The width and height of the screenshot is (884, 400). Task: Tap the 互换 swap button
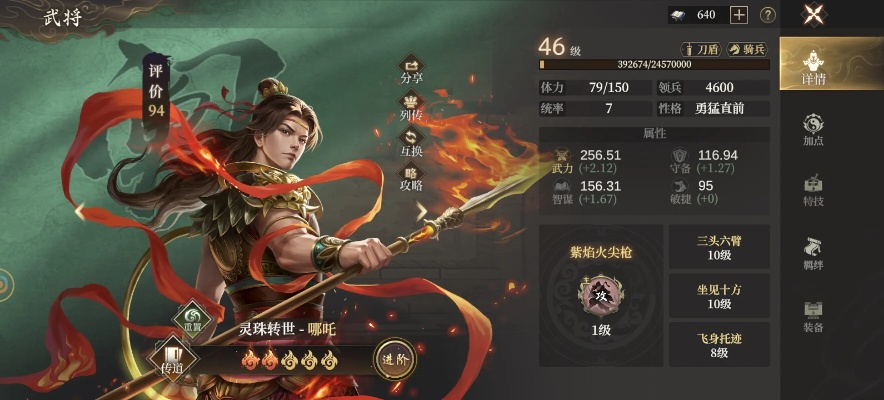click(411, 143)
